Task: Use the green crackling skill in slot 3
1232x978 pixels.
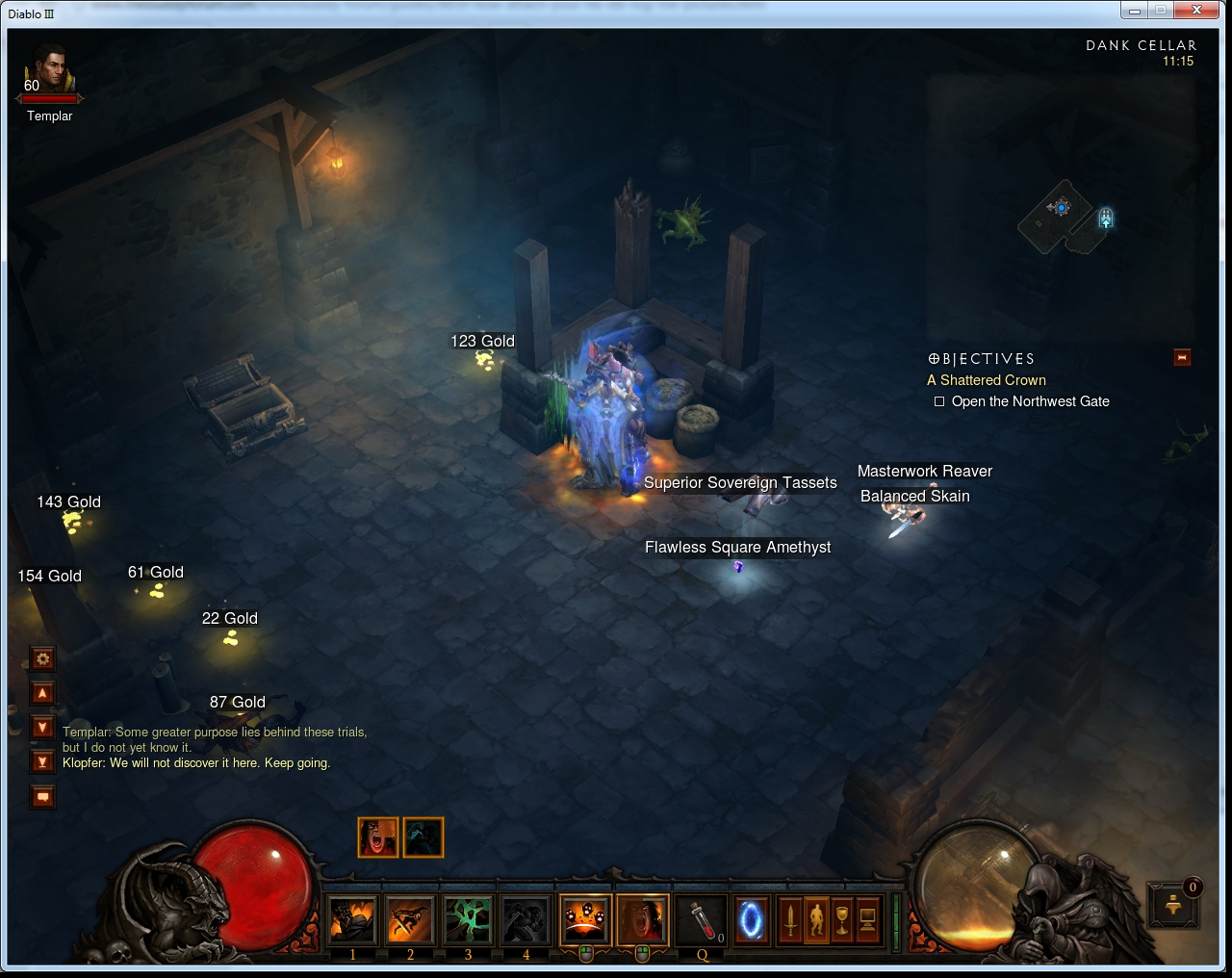Action: [x=468, y=920]
